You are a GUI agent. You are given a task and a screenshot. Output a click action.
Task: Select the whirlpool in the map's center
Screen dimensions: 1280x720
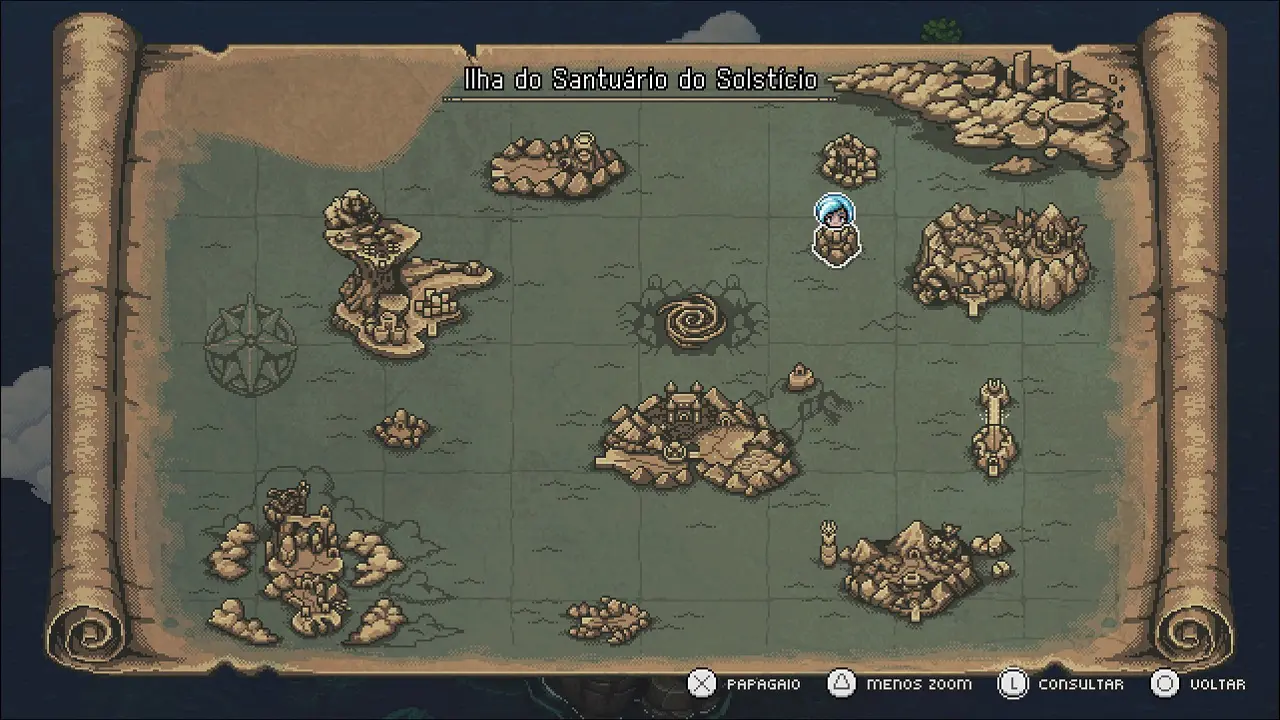[x=689, y=320]
